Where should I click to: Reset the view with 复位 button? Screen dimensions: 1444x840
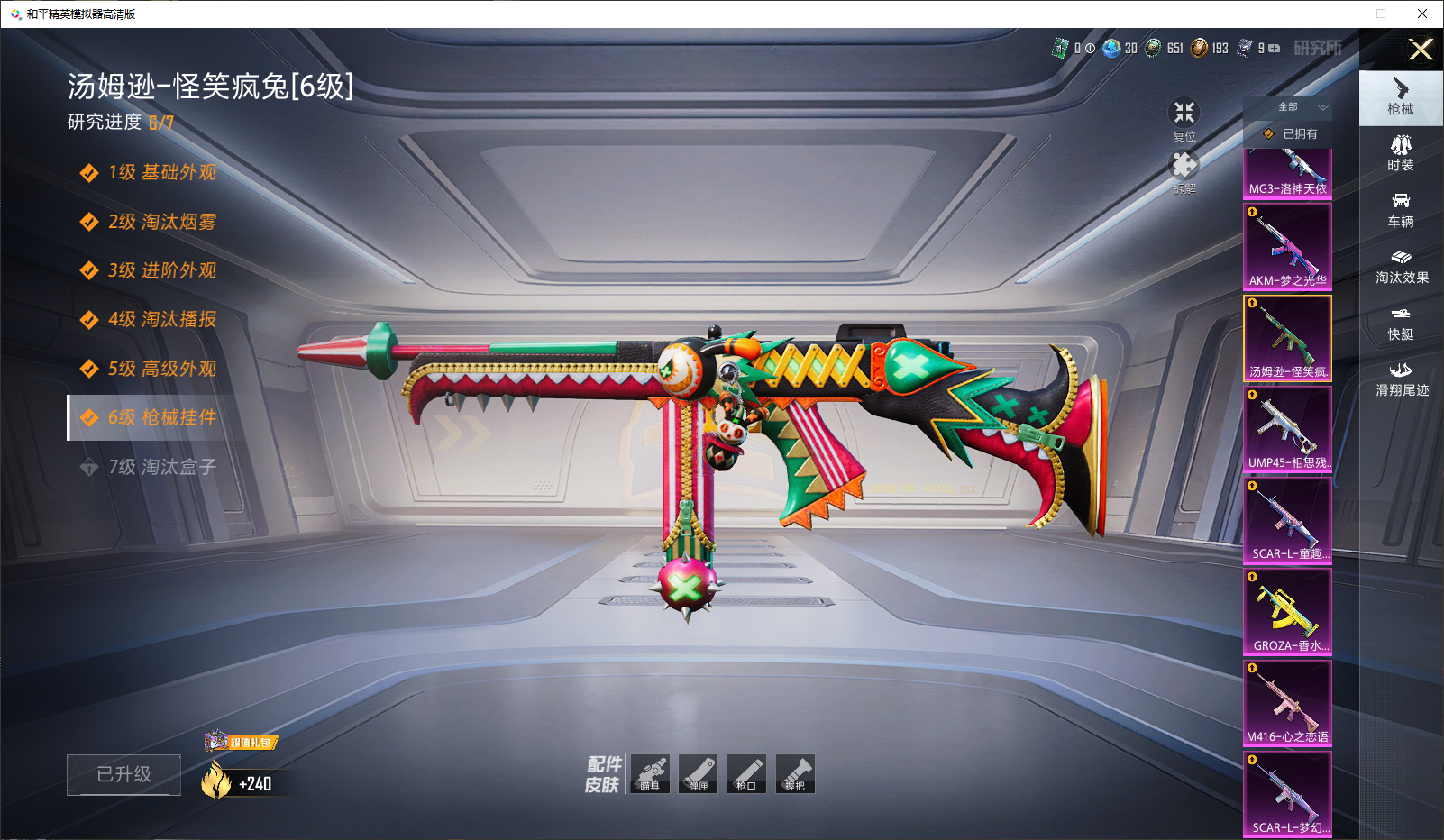pos(1184,118)
